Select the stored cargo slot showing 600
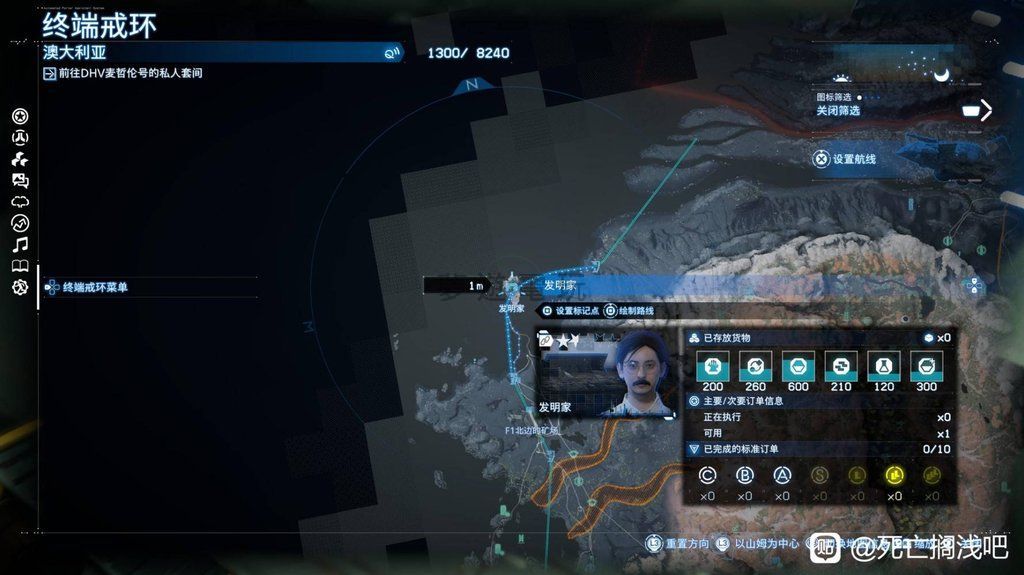 click(798, 367)
